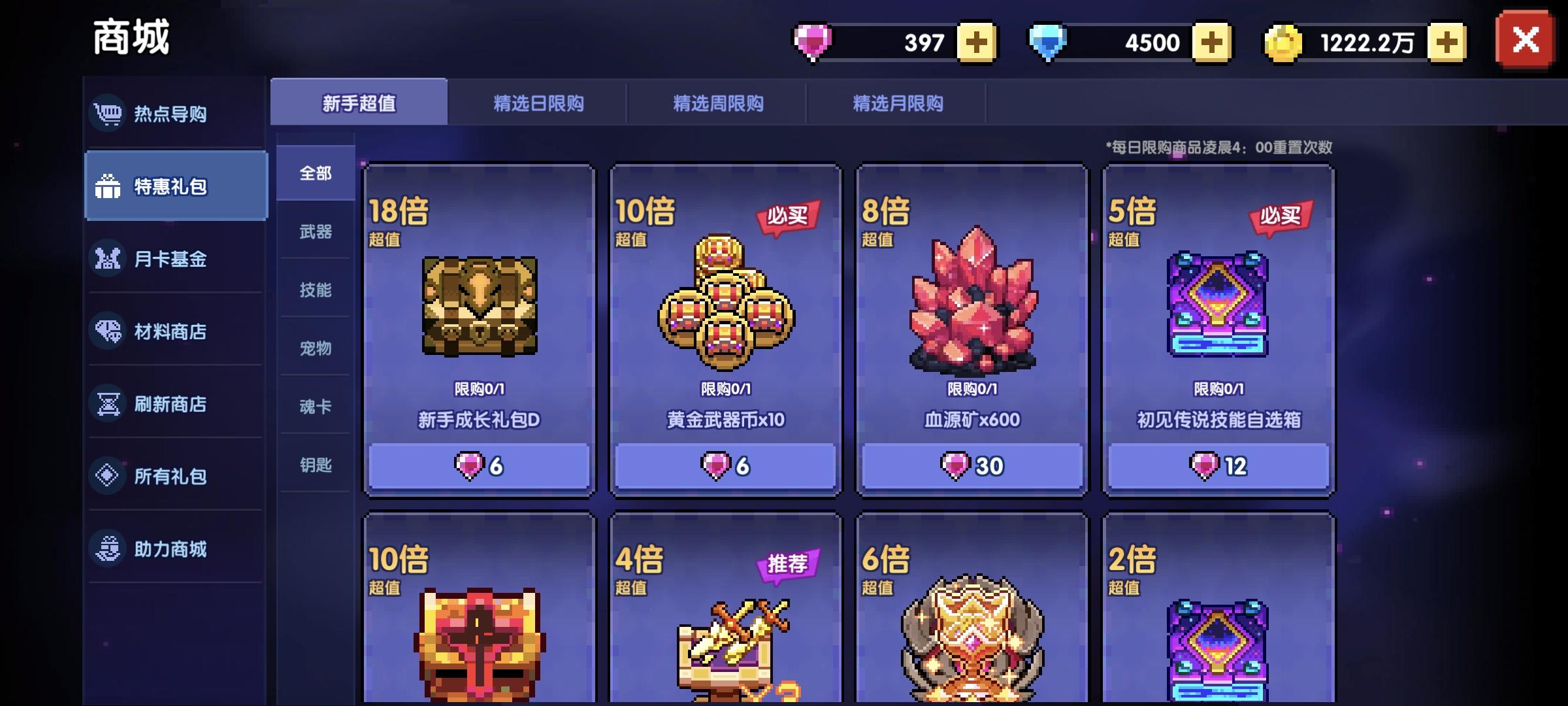1568x706 pixels.
Task: Select the 全部 filter option
Action: point(316,173)
